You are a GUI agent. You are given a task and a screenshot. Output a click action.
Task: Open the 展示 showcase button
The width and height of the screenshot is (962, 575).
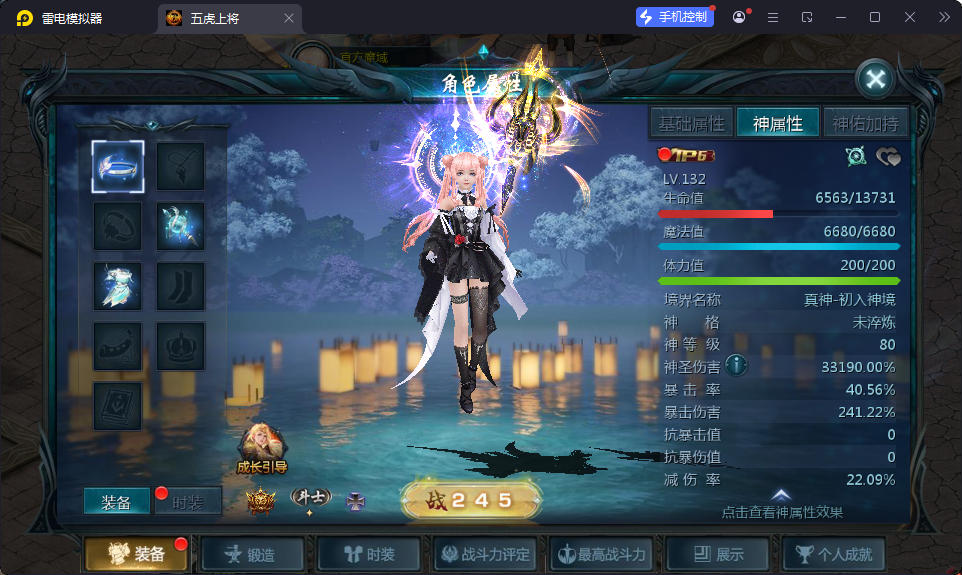point(718,554)
